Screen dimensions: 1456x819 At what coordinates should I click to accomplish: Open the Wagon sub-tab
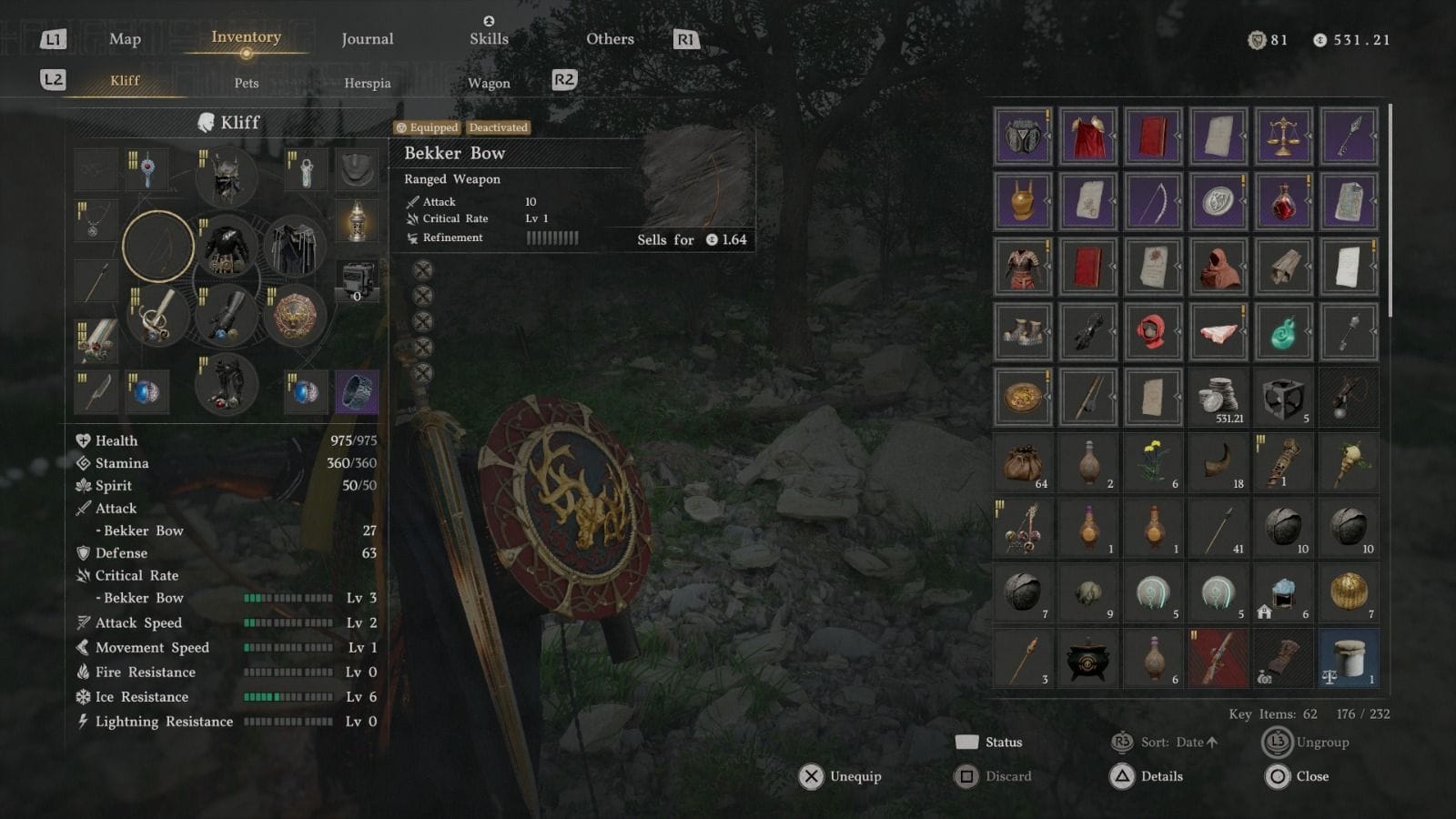point(489,83)
